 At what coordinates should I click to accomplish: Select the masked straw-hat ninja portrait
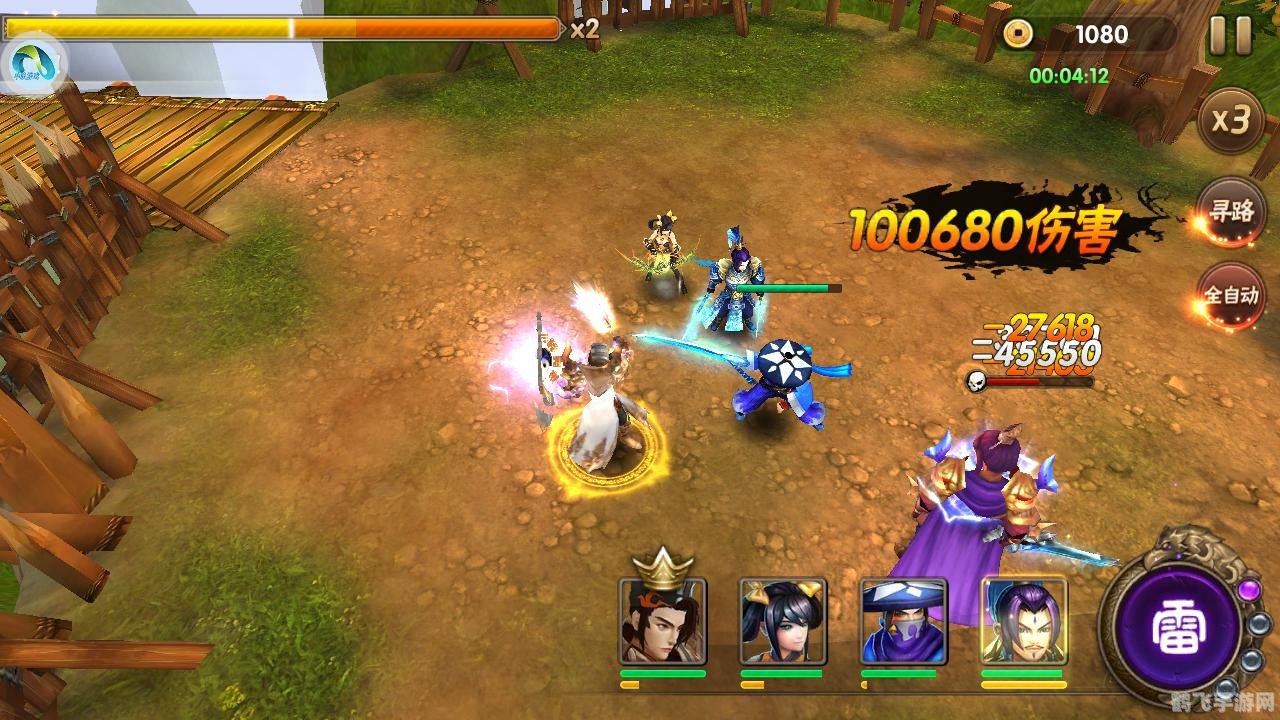click(904, 621)
